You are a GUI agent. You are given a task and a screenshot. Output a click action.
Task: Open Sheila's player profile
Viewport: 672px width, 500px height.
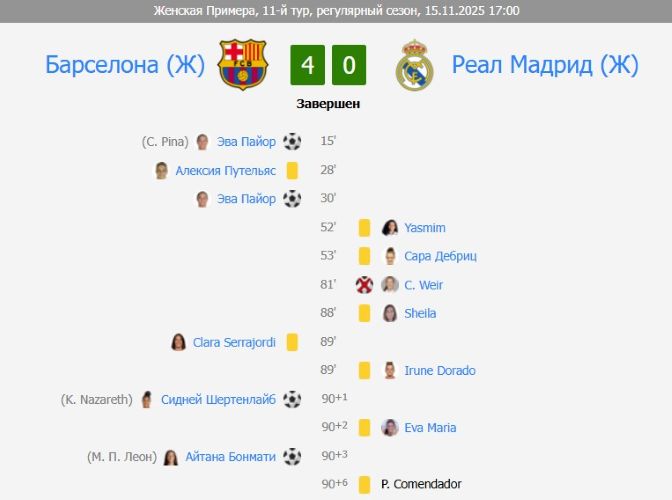click(x=420, y=313)
